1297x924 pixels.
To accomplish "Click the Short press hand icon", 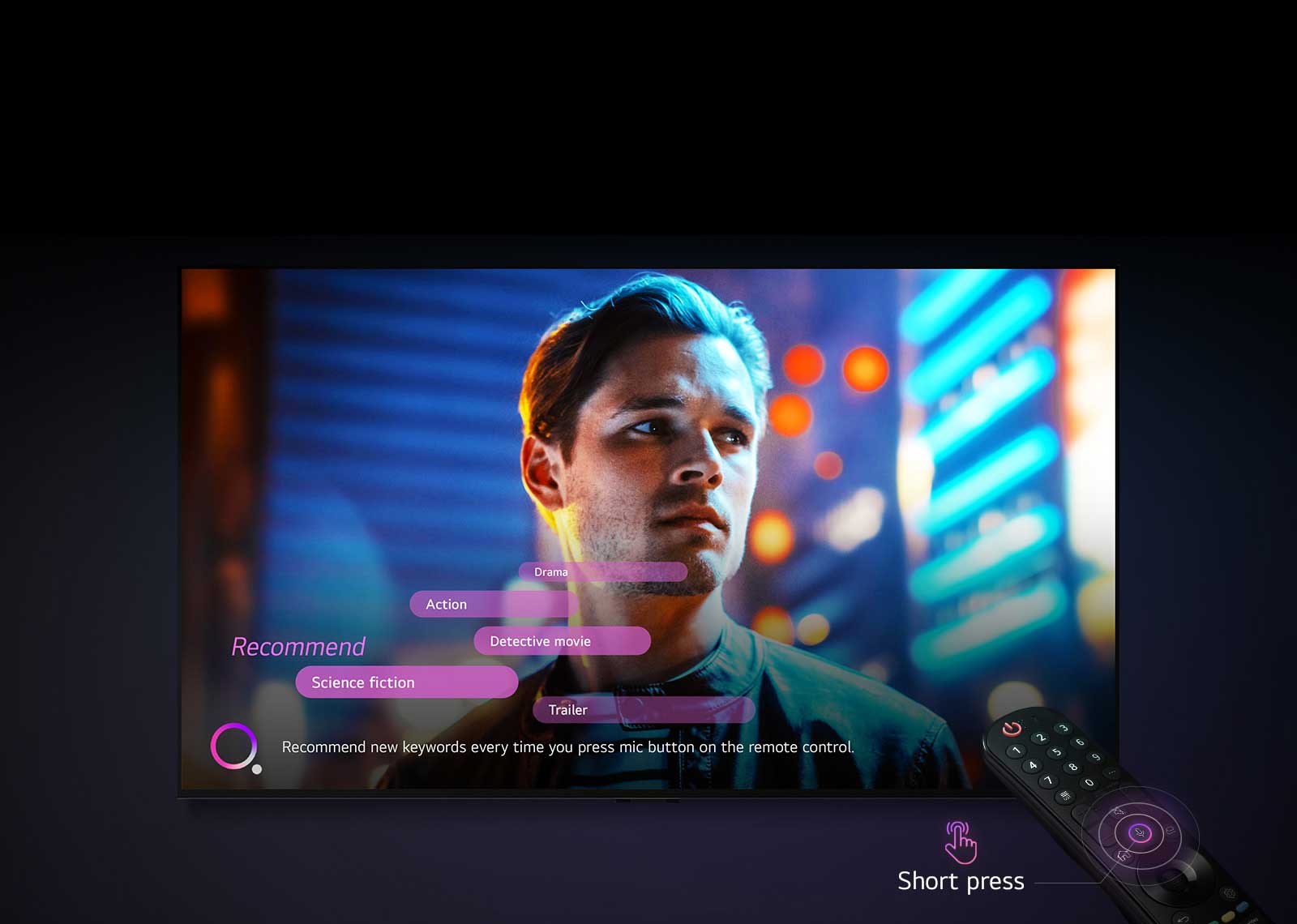I will point(960,845).
